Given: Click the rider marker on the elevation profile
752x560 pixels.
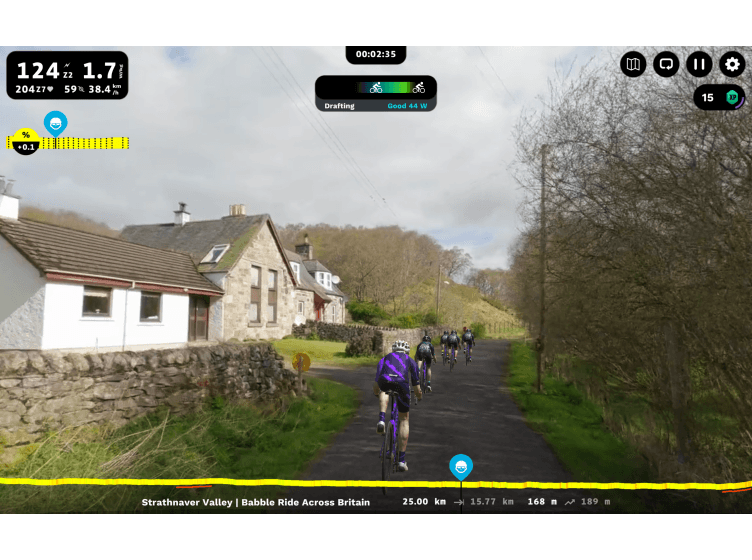Looking at the screenshot, I should coord(460,467).
